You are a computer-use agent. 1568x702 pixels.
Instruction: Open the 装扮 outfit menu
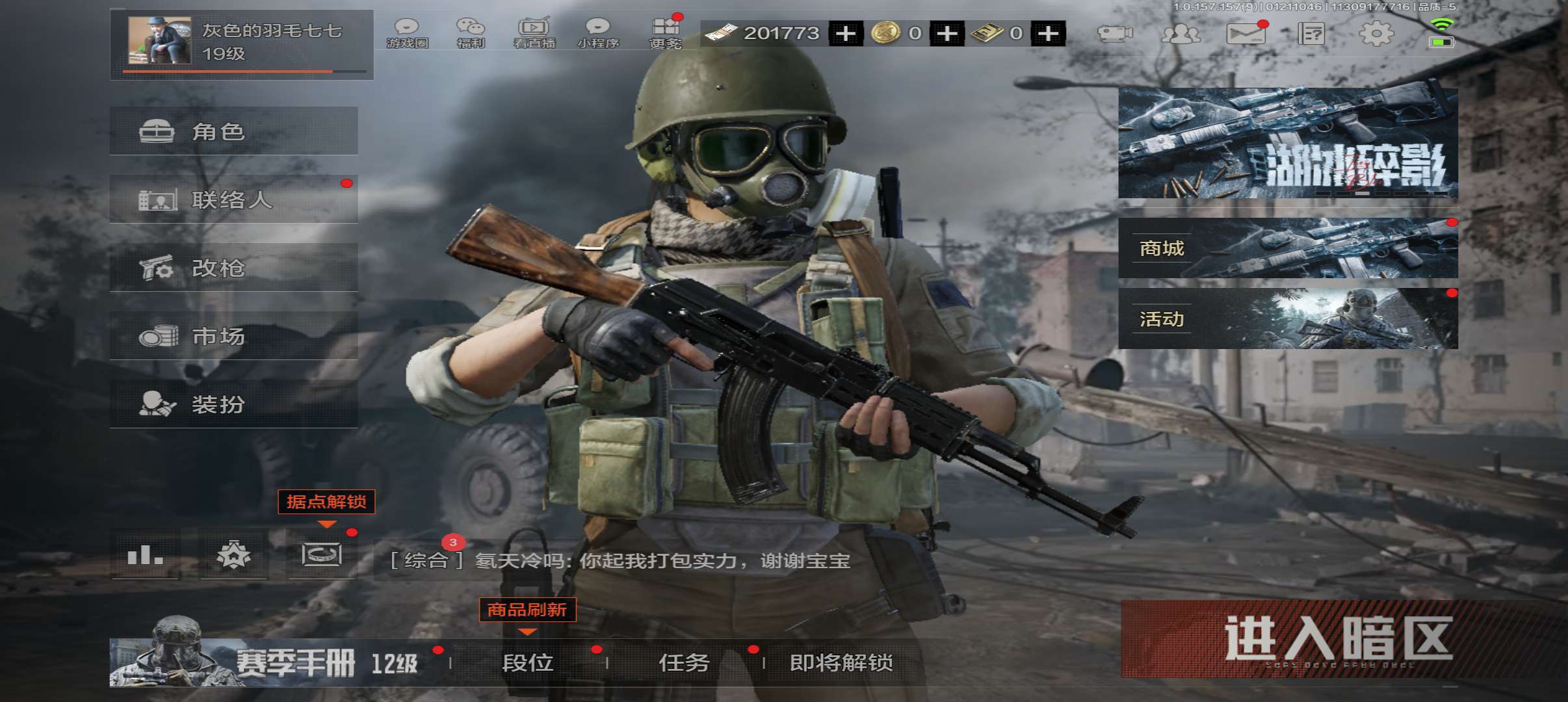(x=233, y=404)
